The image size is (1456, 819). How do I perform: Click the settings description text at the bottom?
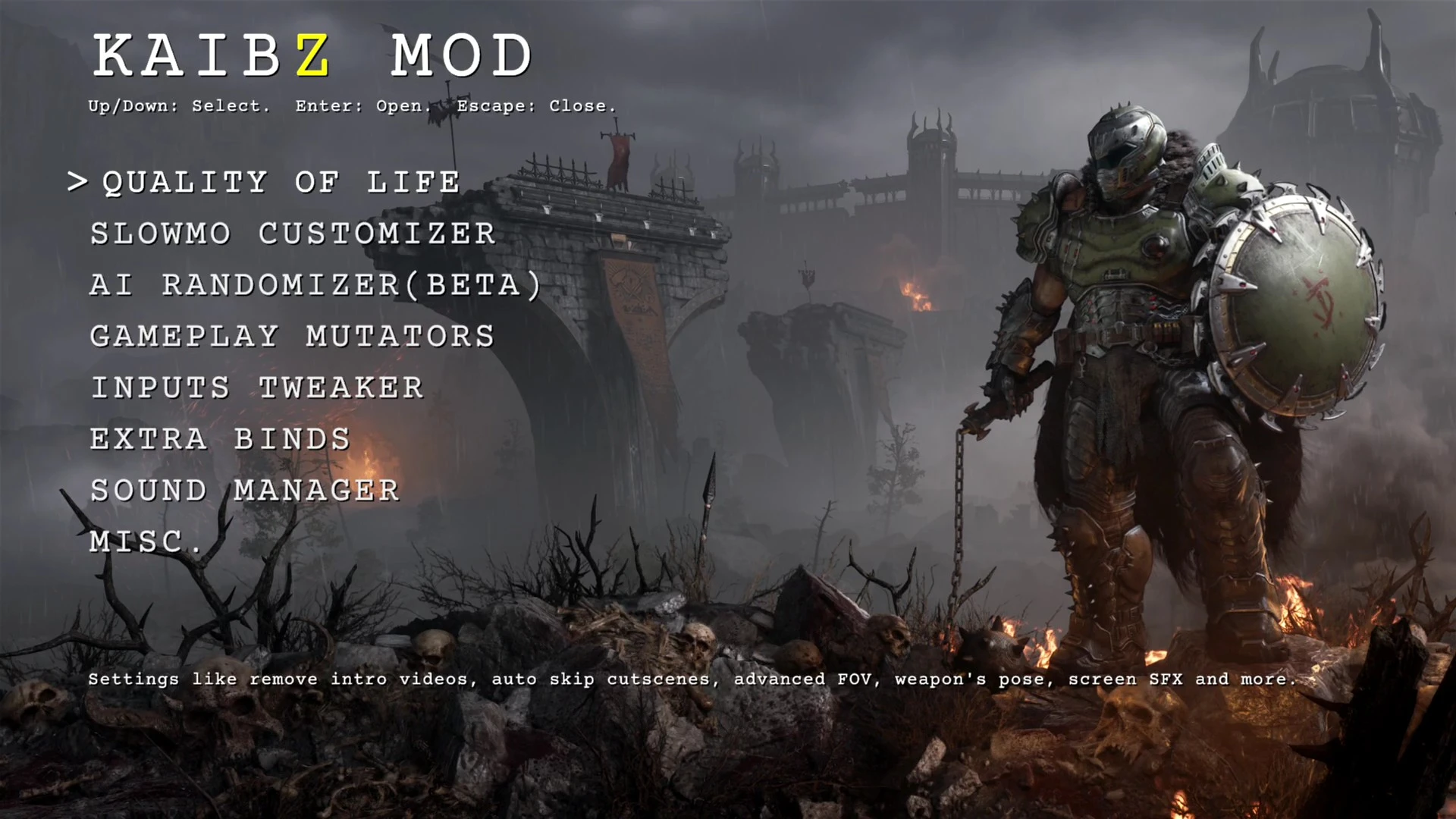tap(692, 679)
